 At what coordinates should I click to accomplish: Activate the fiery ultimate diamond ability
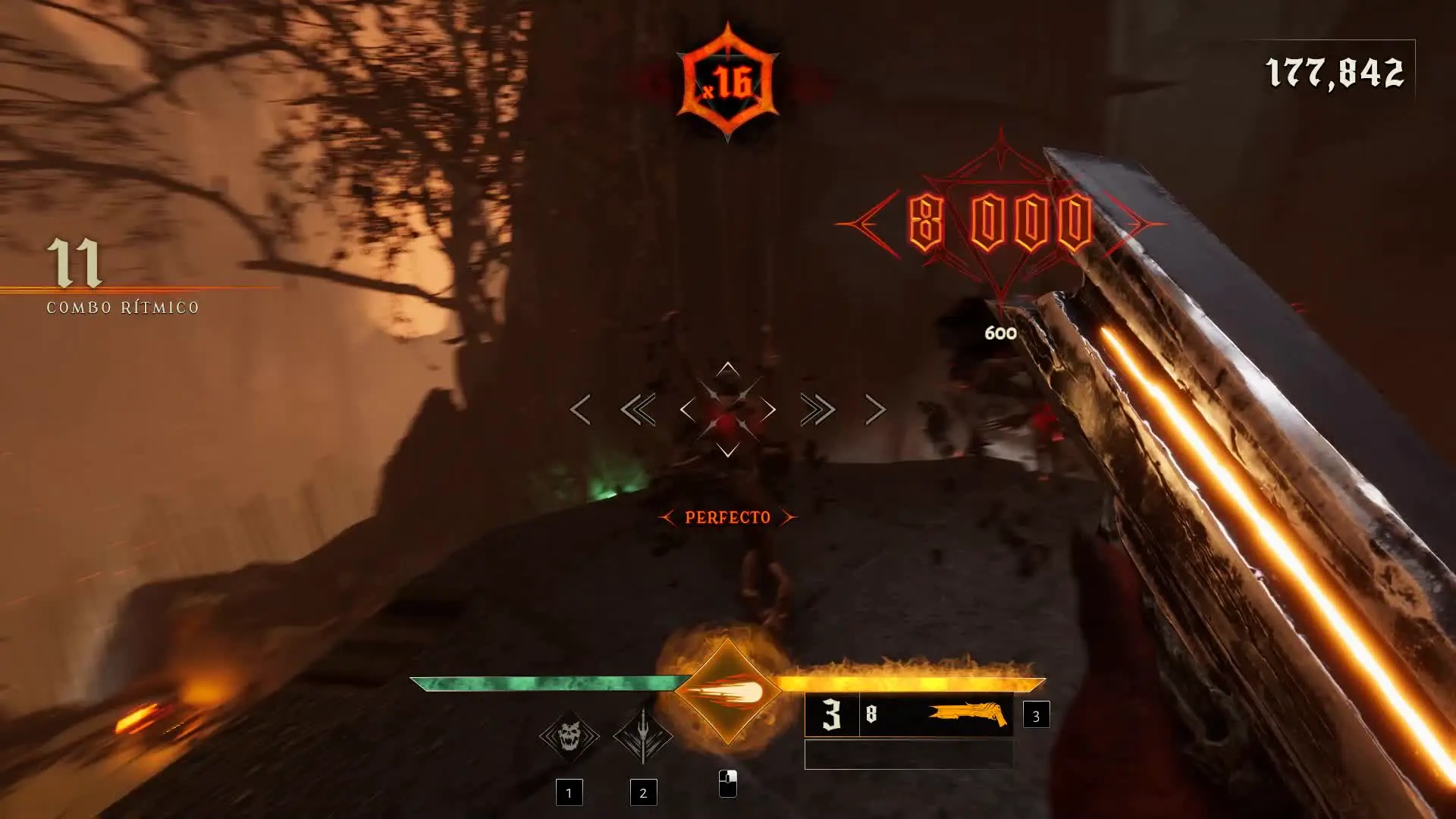[728, 692]
